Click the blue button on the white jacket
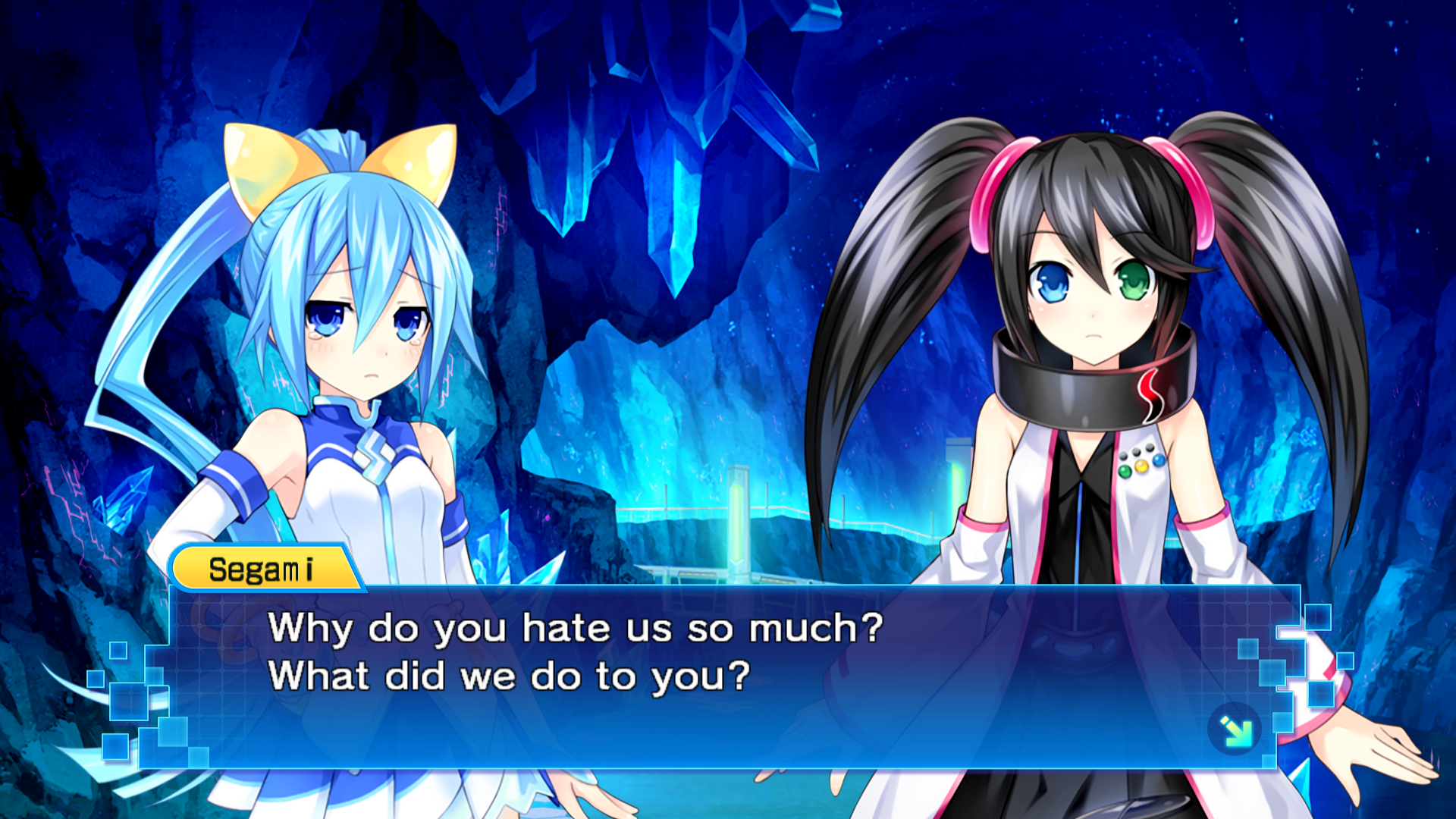This screenshot has height=819, width=1456. tap(1158, 460)
